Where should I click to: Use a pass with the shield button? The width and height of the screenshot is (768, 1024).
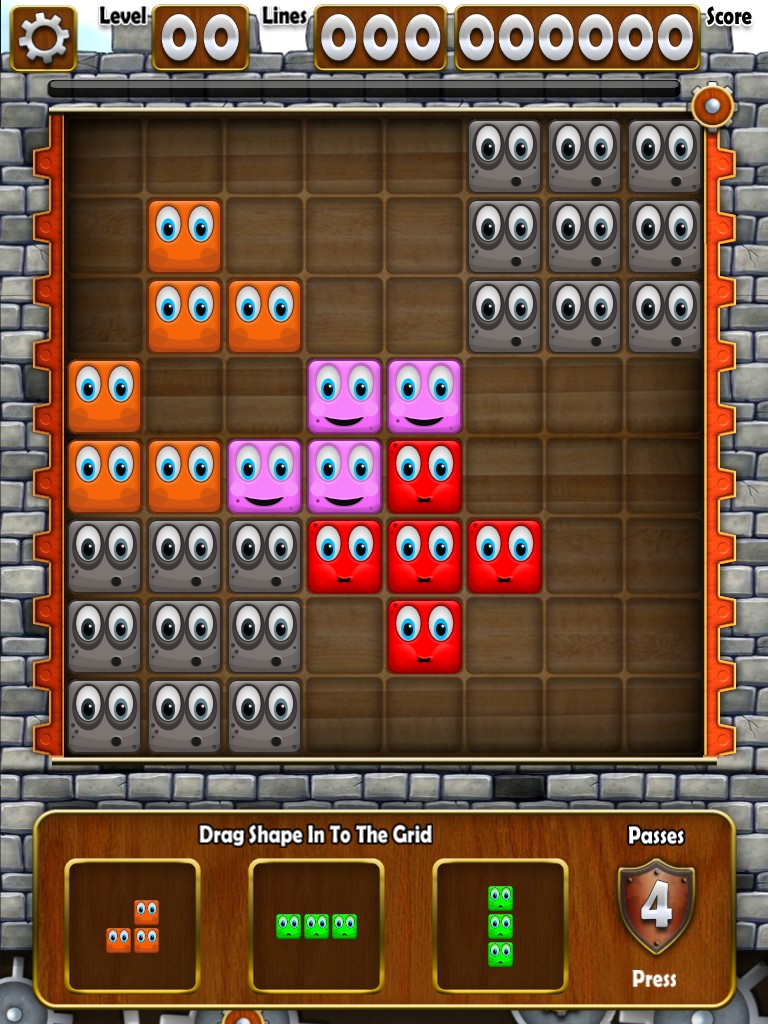[x=656, y=908]
